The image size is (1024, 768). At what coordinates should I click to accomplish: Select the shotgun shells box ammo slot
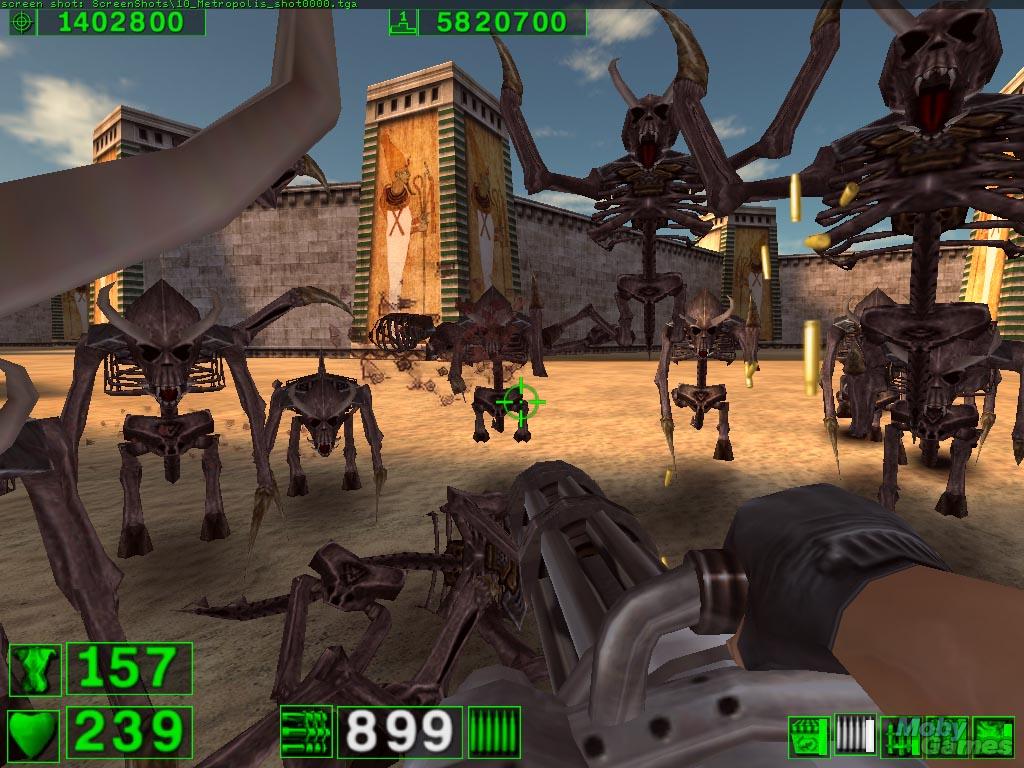(808, 737)
